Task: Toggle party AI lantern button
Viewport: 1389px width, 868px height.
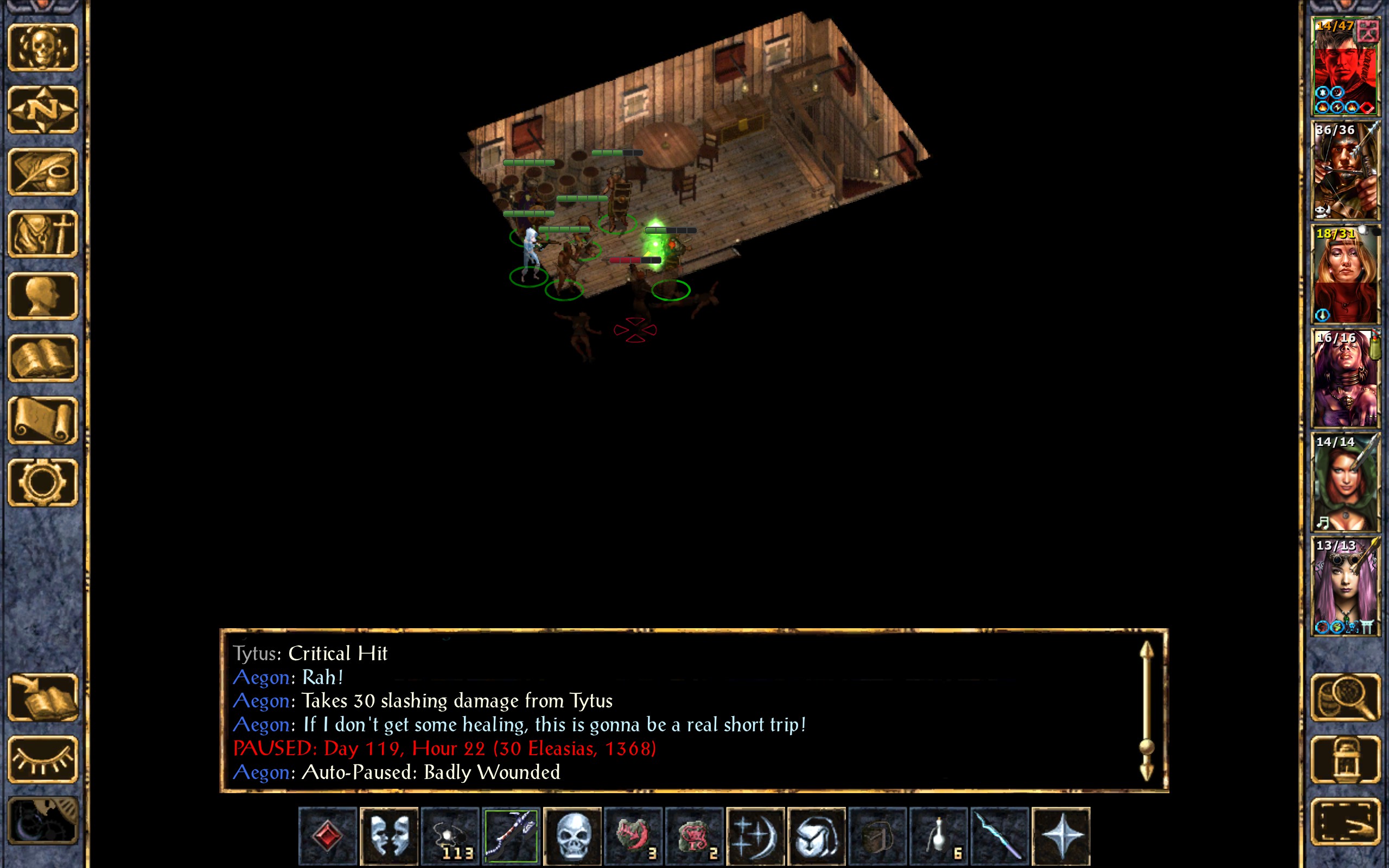Action: click(x=1345, y=759)
